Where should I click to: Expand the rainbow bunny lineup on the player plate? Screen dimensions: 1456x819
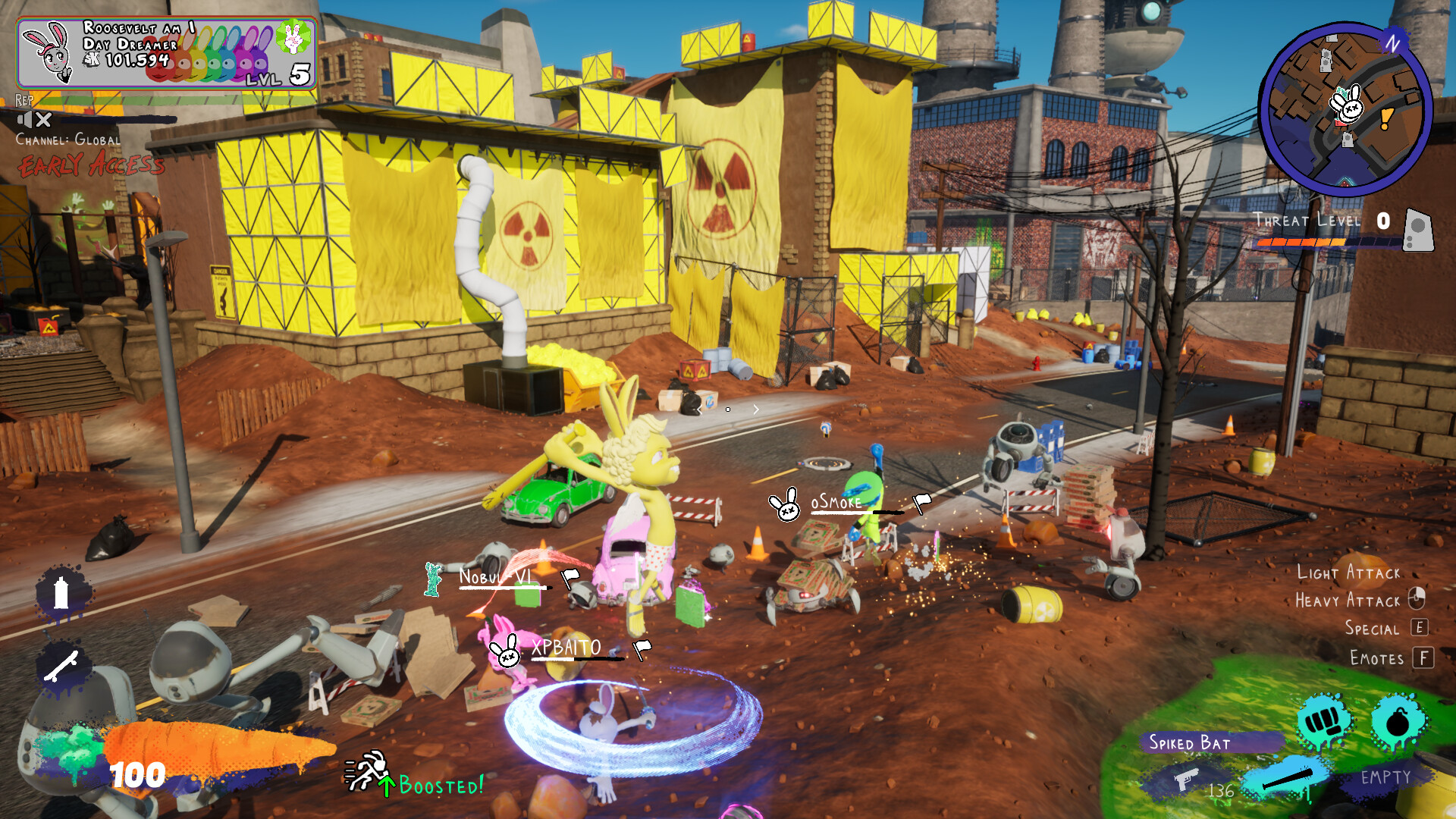(x=205, y=55)
